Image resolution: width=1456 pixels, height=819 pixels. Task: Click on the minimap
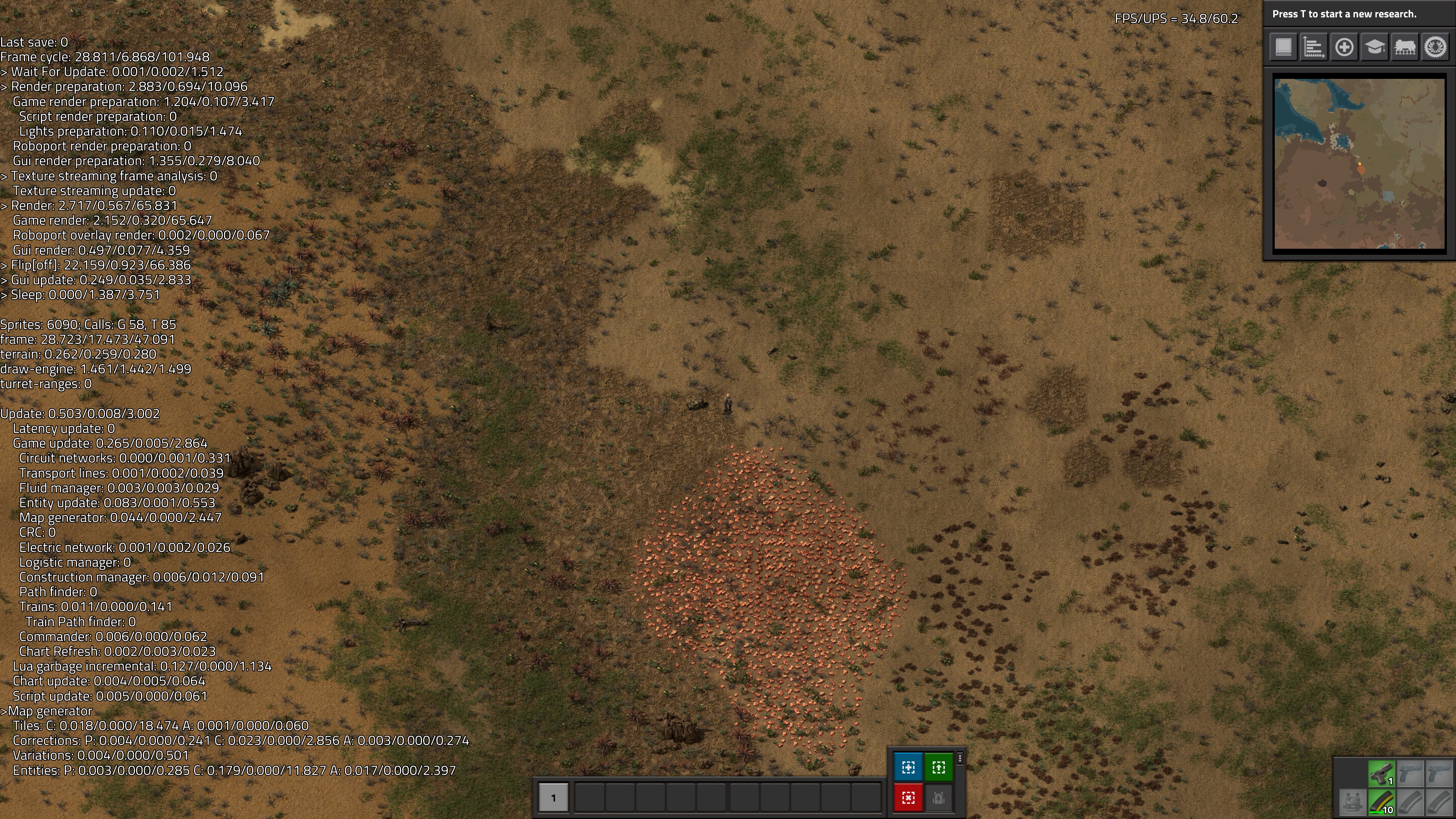(1359, 163)
